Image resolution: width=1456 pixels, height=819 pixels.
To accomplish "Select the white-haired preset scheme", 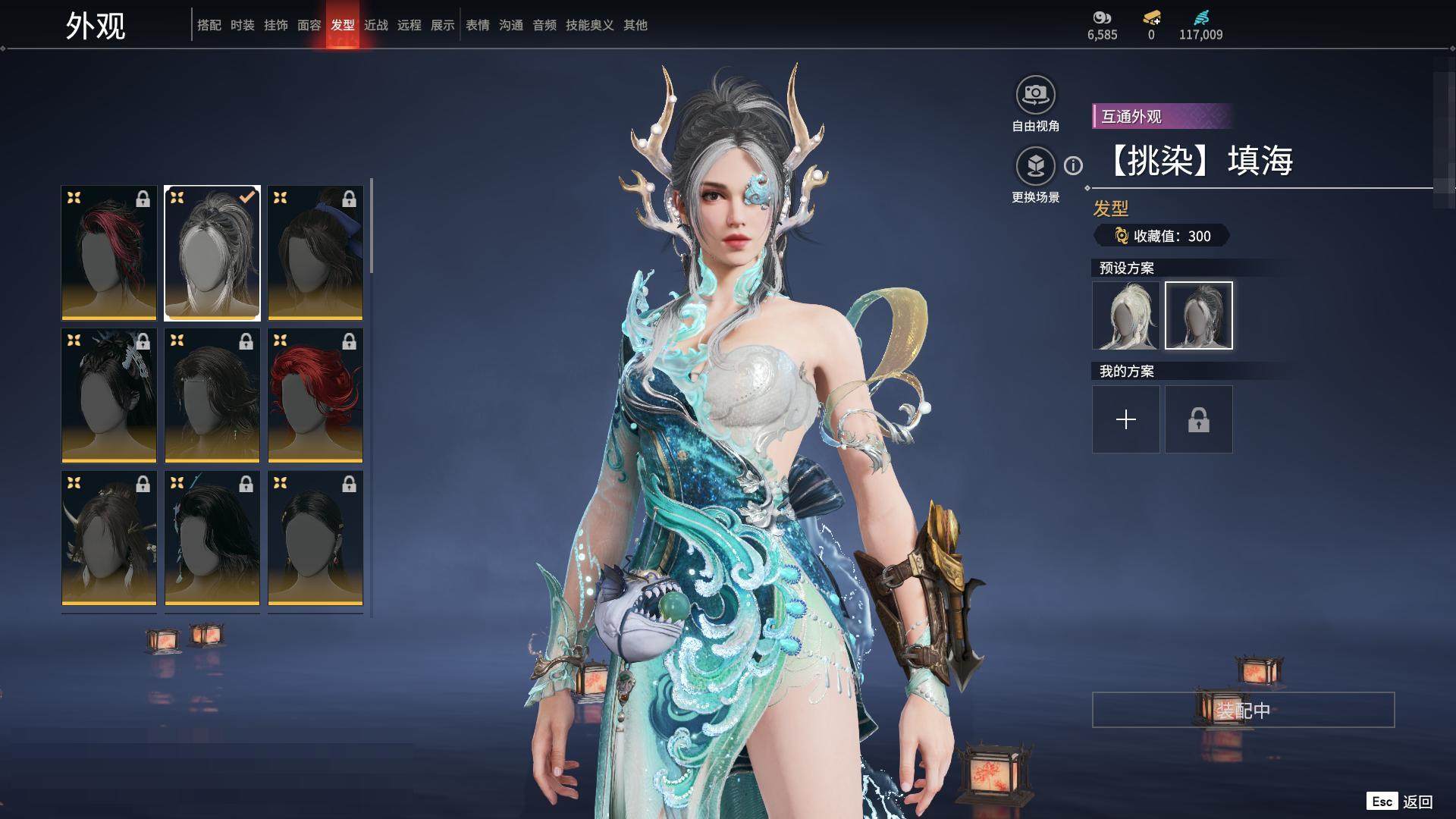I will [x=1125, y=315].
